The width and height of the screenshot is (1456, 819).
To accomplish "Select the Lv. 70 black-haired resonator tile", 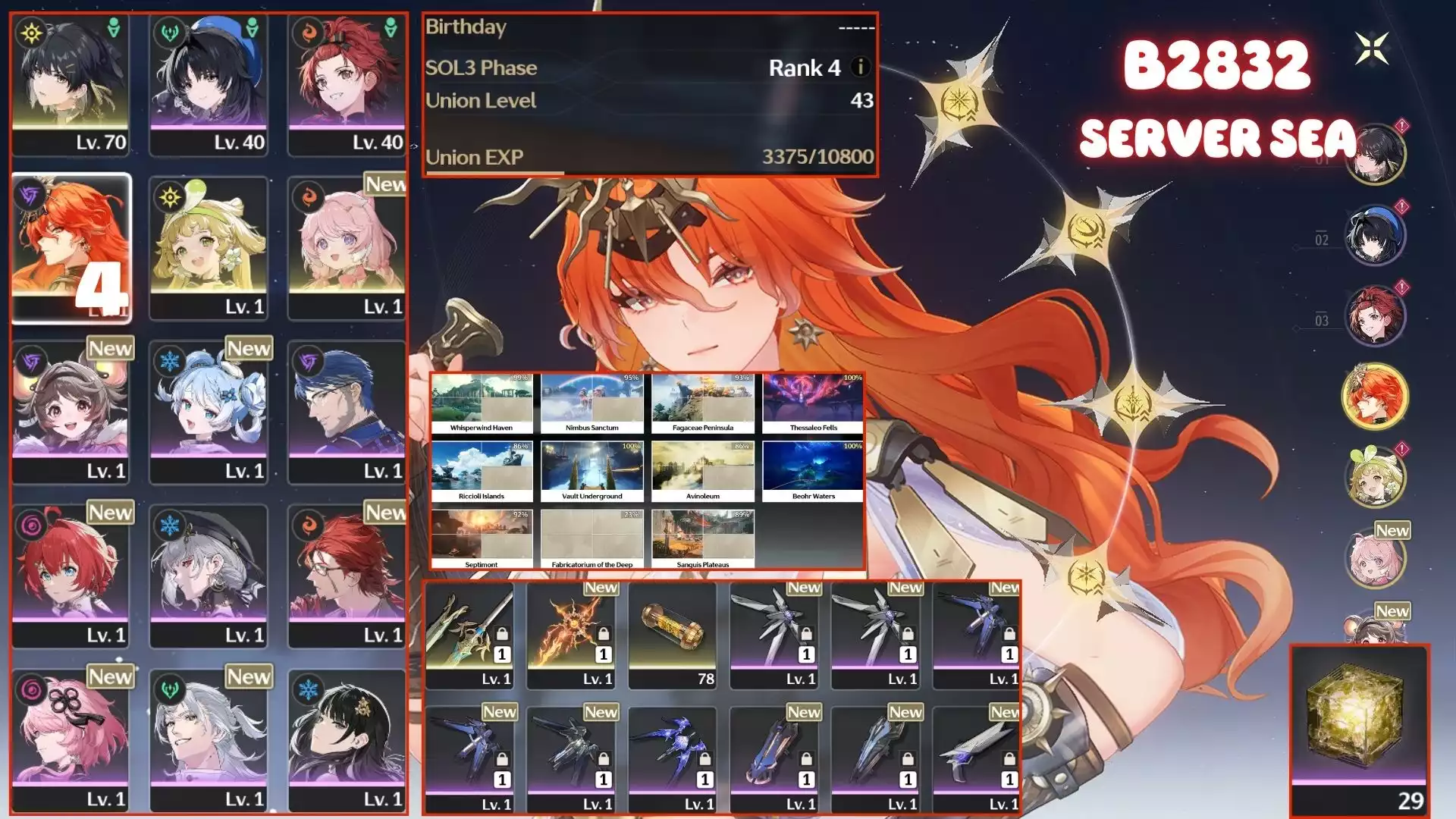I will coord(71,83).
